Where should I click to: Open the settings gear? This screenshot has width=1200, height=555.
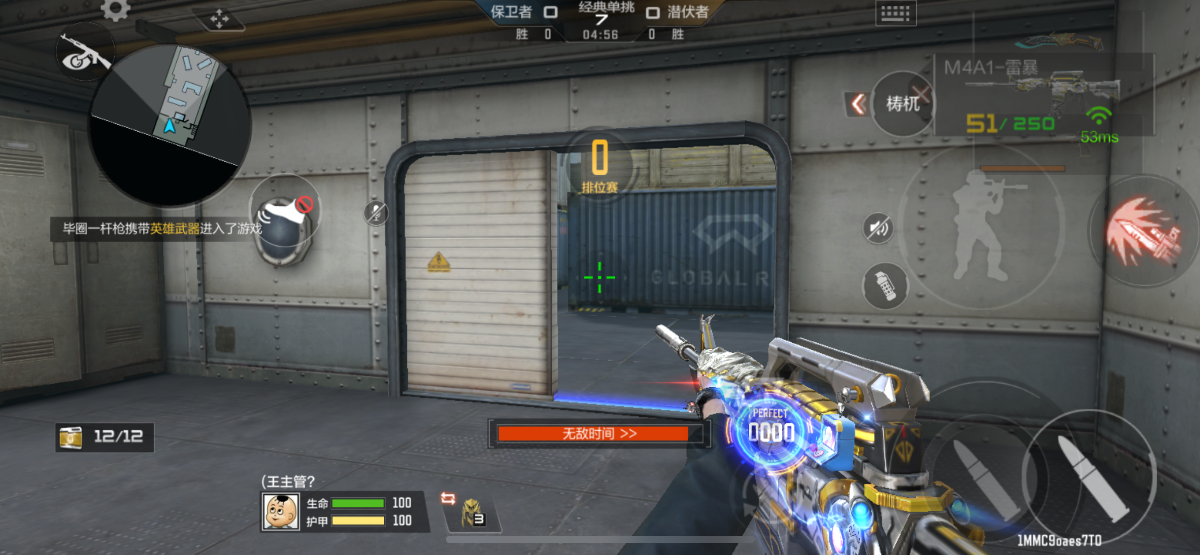pyautogui.click(x=116, y=10)
